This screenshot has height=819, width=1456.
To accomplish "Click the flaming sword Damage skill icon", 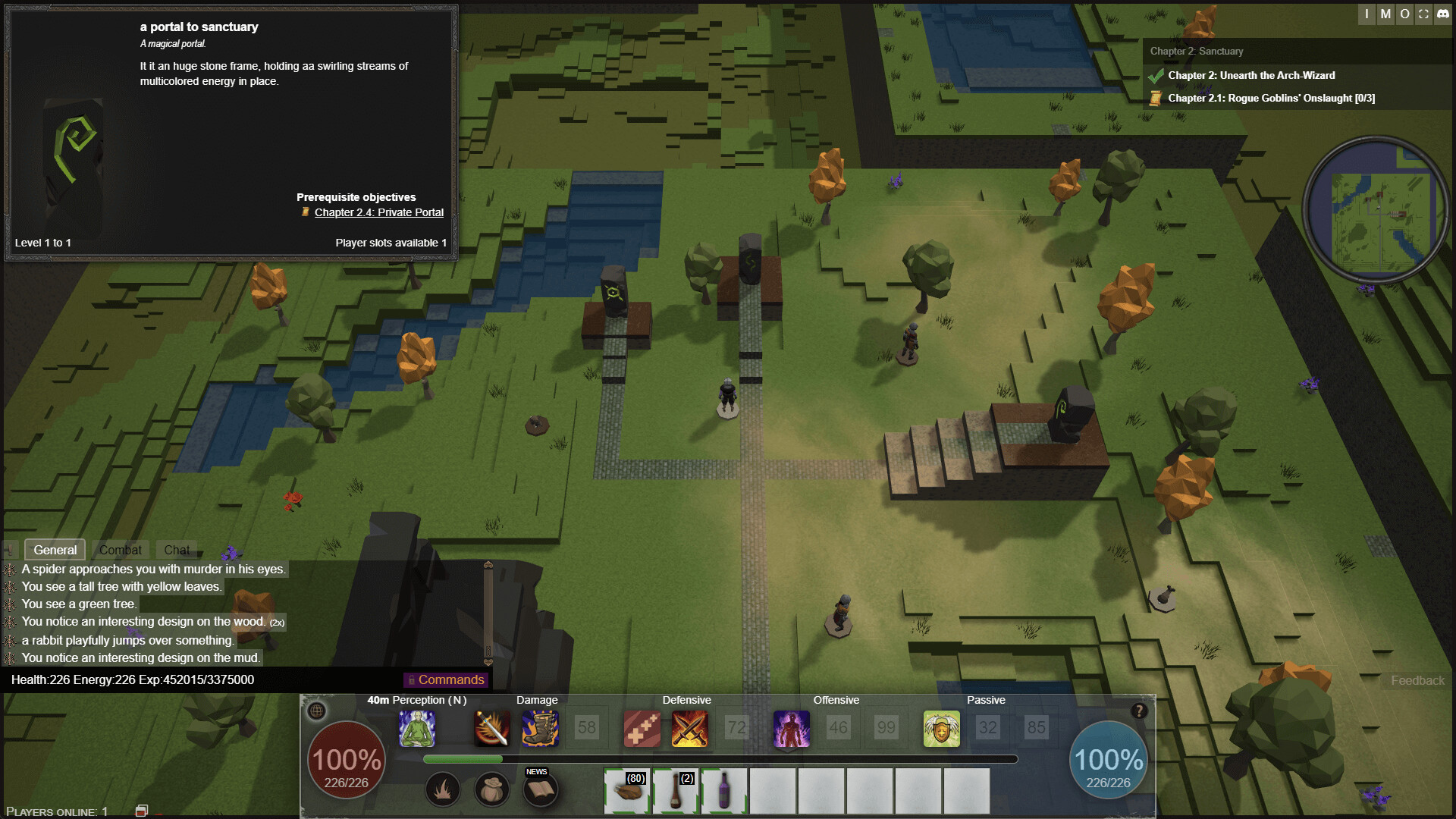I will click(x=491, y=728).
